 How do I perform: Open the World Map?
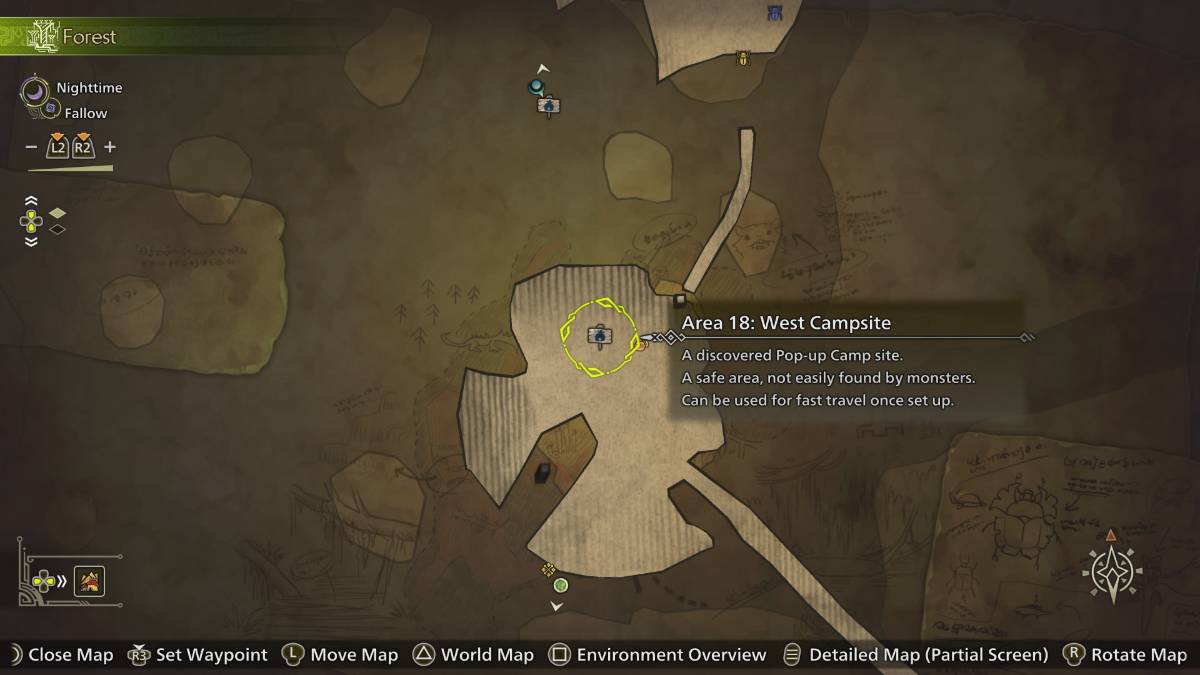pos(487,655)
